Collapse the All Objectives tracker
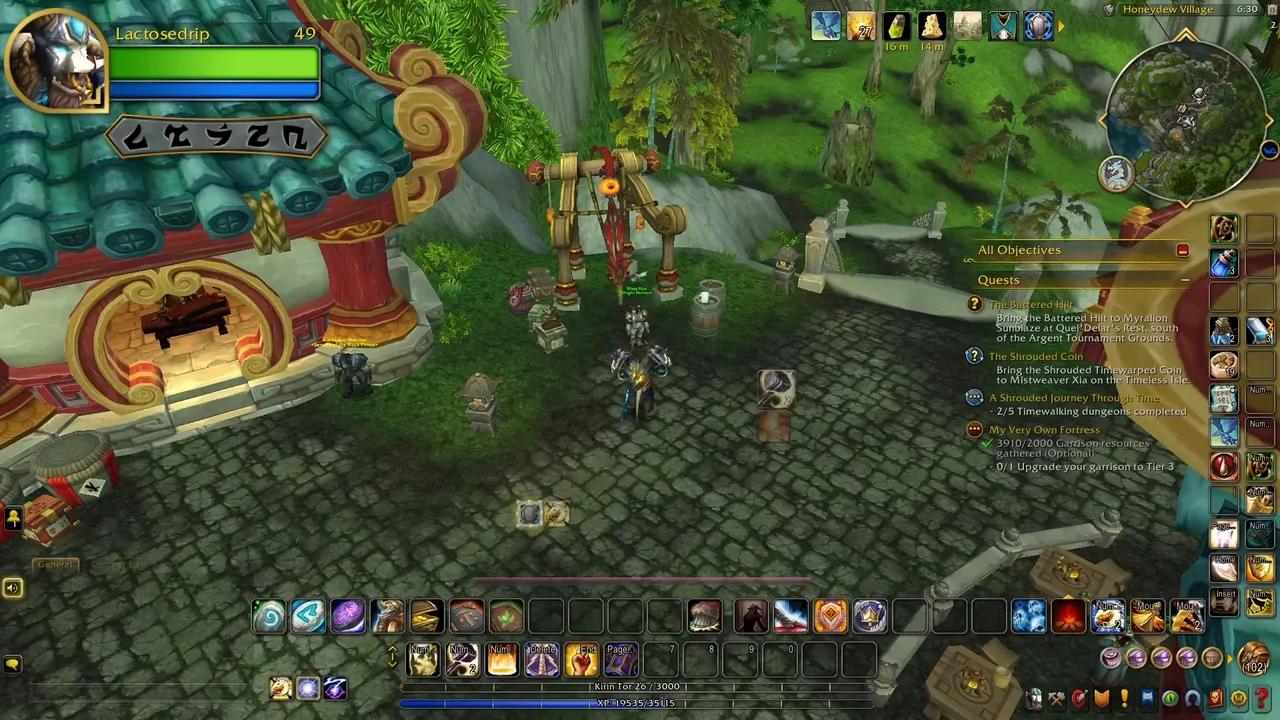 1182,250
